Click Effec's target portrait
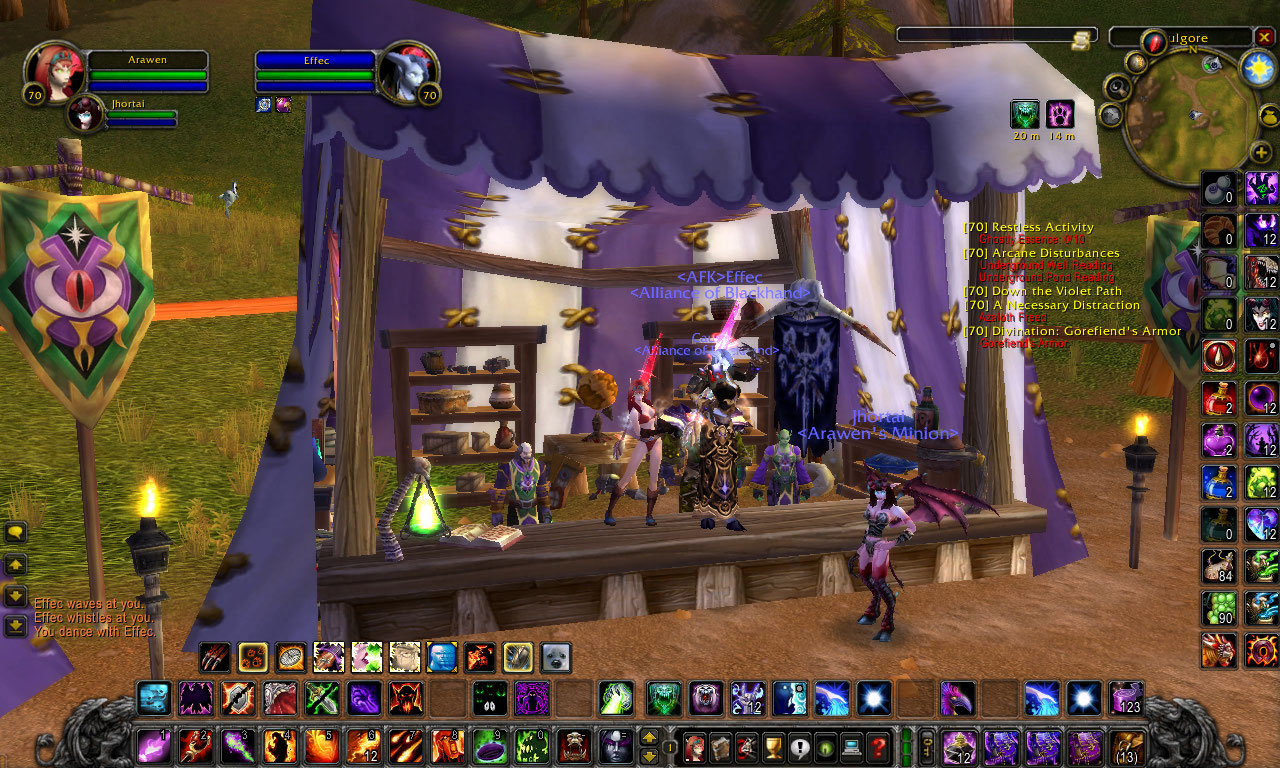1280x768 pixels. tap(408, 71)
